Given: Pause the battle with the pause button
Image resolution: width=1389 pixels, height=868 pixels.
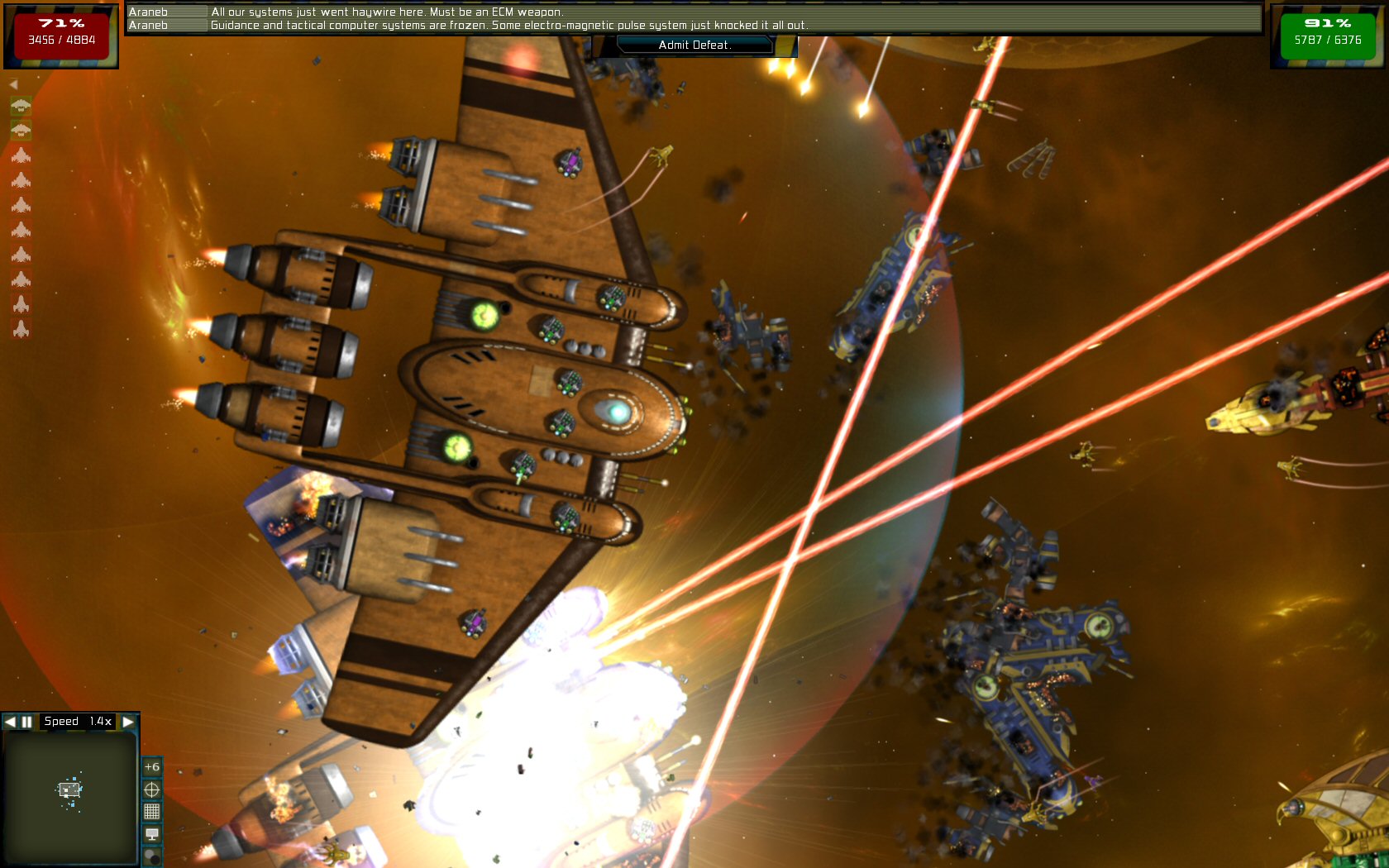Looking at the screenshot, I should click(26, 722).
